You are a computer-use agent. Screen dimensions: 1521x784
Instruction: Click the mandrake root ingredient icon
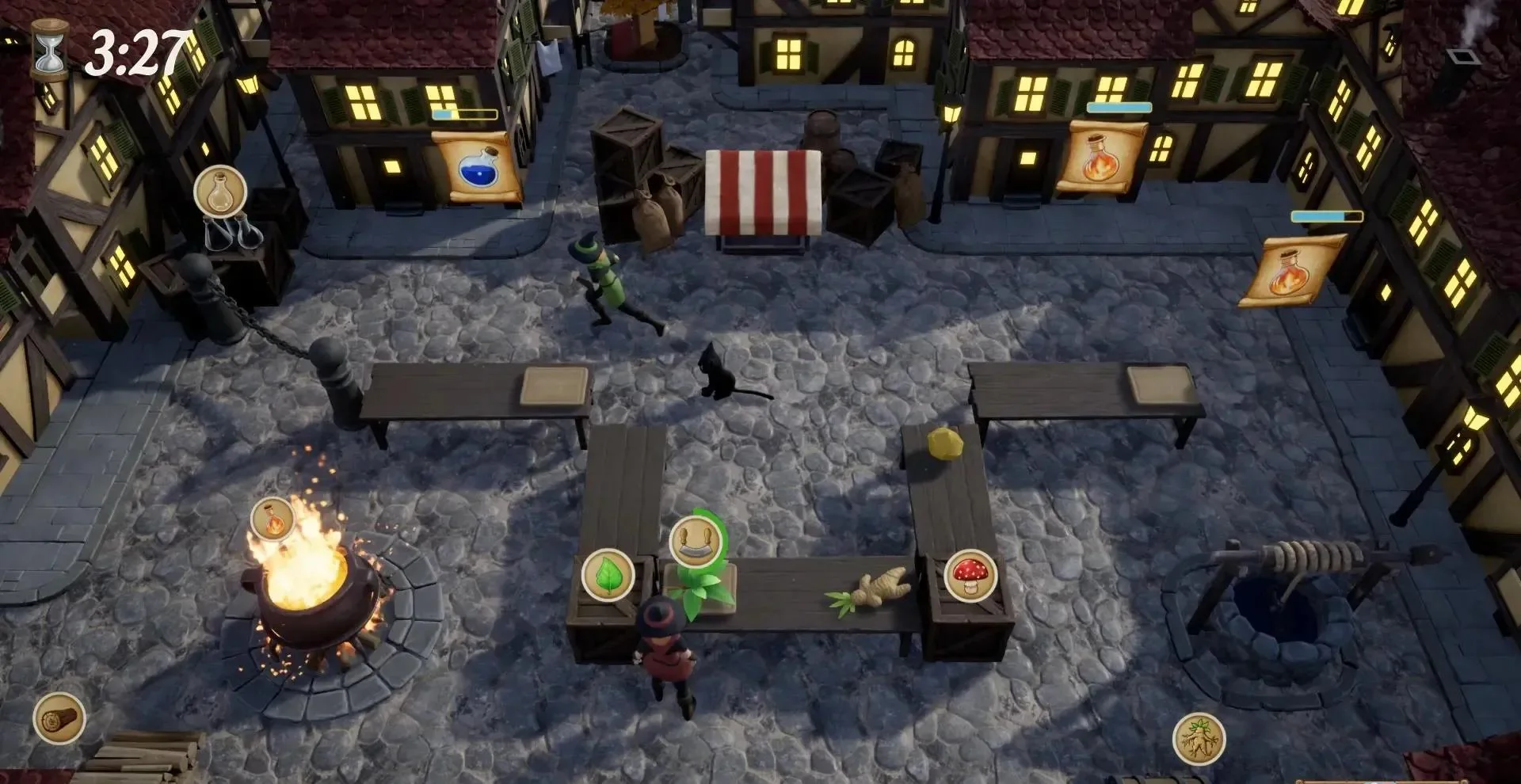pyautogui.click(x=1199, y=739)
